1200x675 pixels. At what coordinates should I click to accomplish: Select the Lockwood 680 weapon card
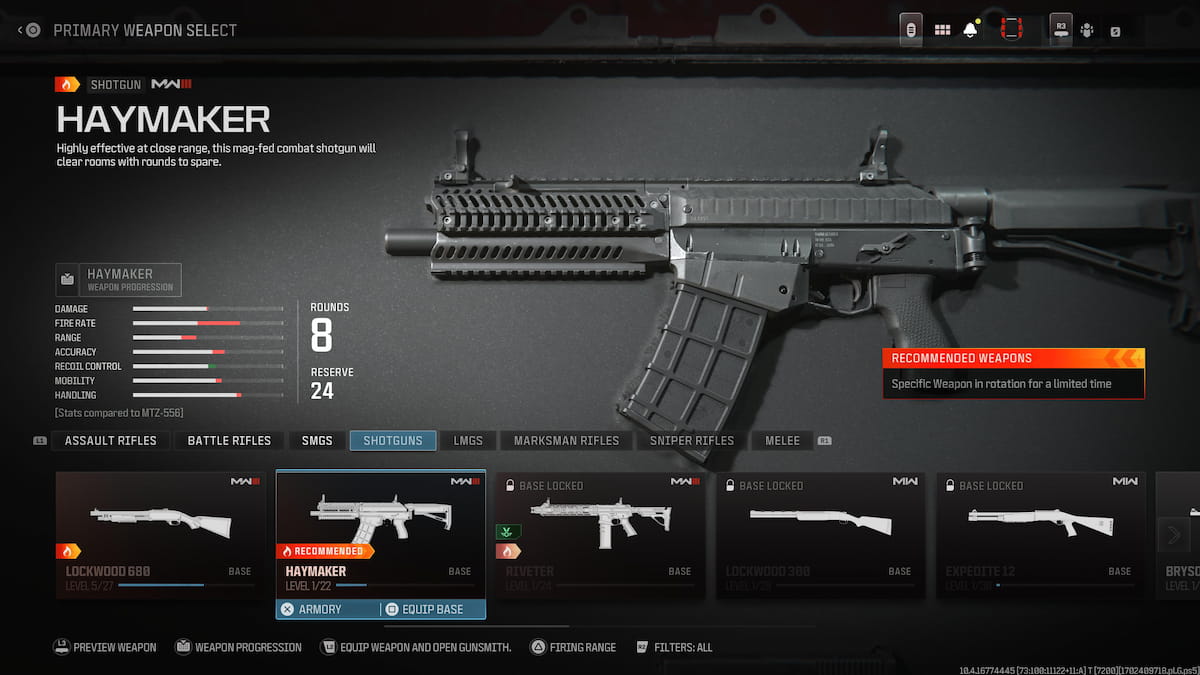click(x=160, y=535)
